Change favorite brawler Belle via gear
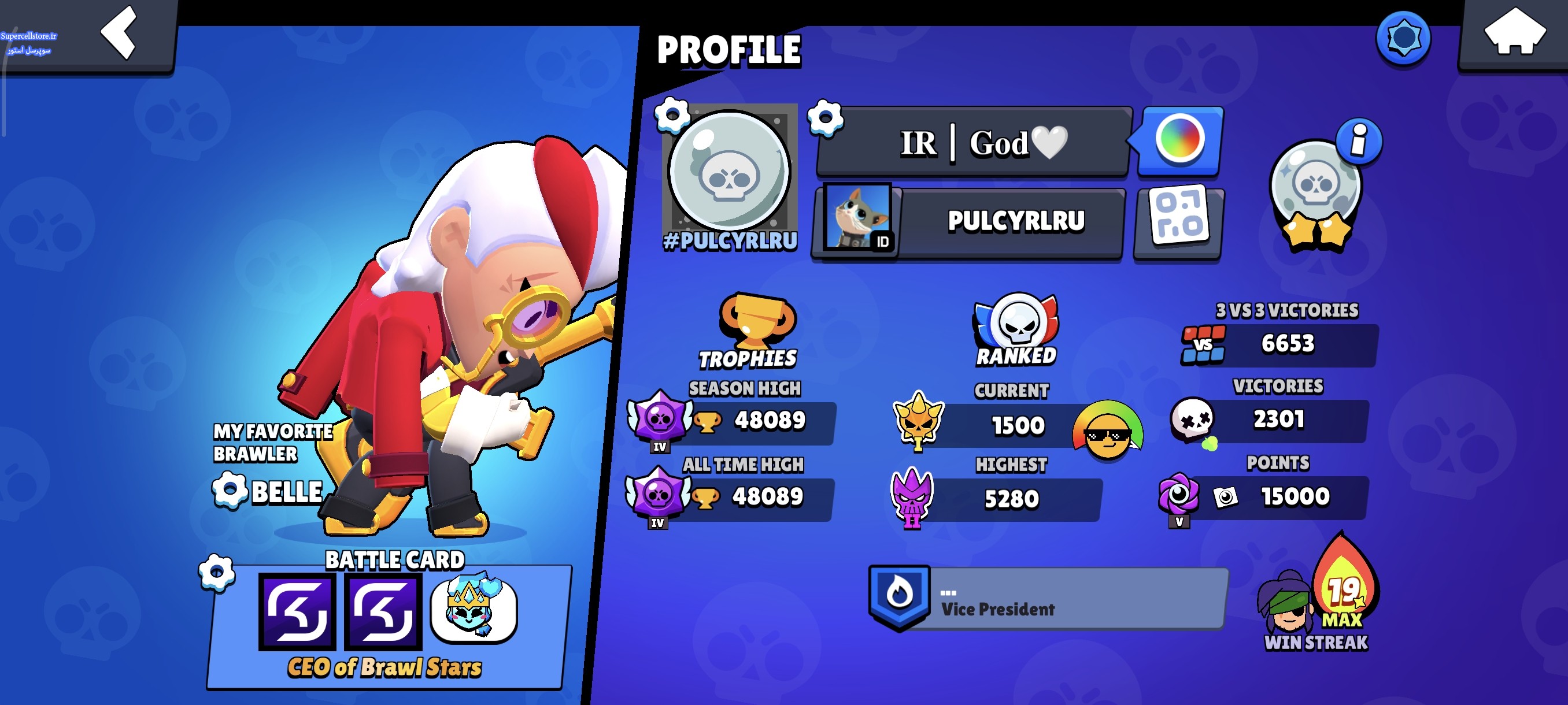 click(230, 490)
